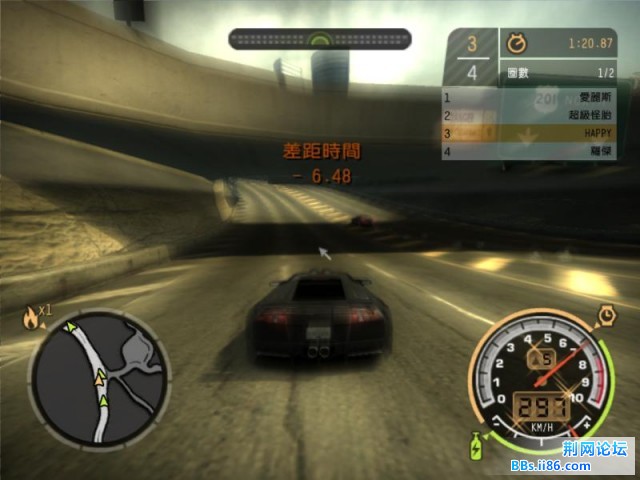Viewport: 640px width, 480px height.
Task: Click the stopwatch icon beside the race timer
Action: click(x=518, y=44)
